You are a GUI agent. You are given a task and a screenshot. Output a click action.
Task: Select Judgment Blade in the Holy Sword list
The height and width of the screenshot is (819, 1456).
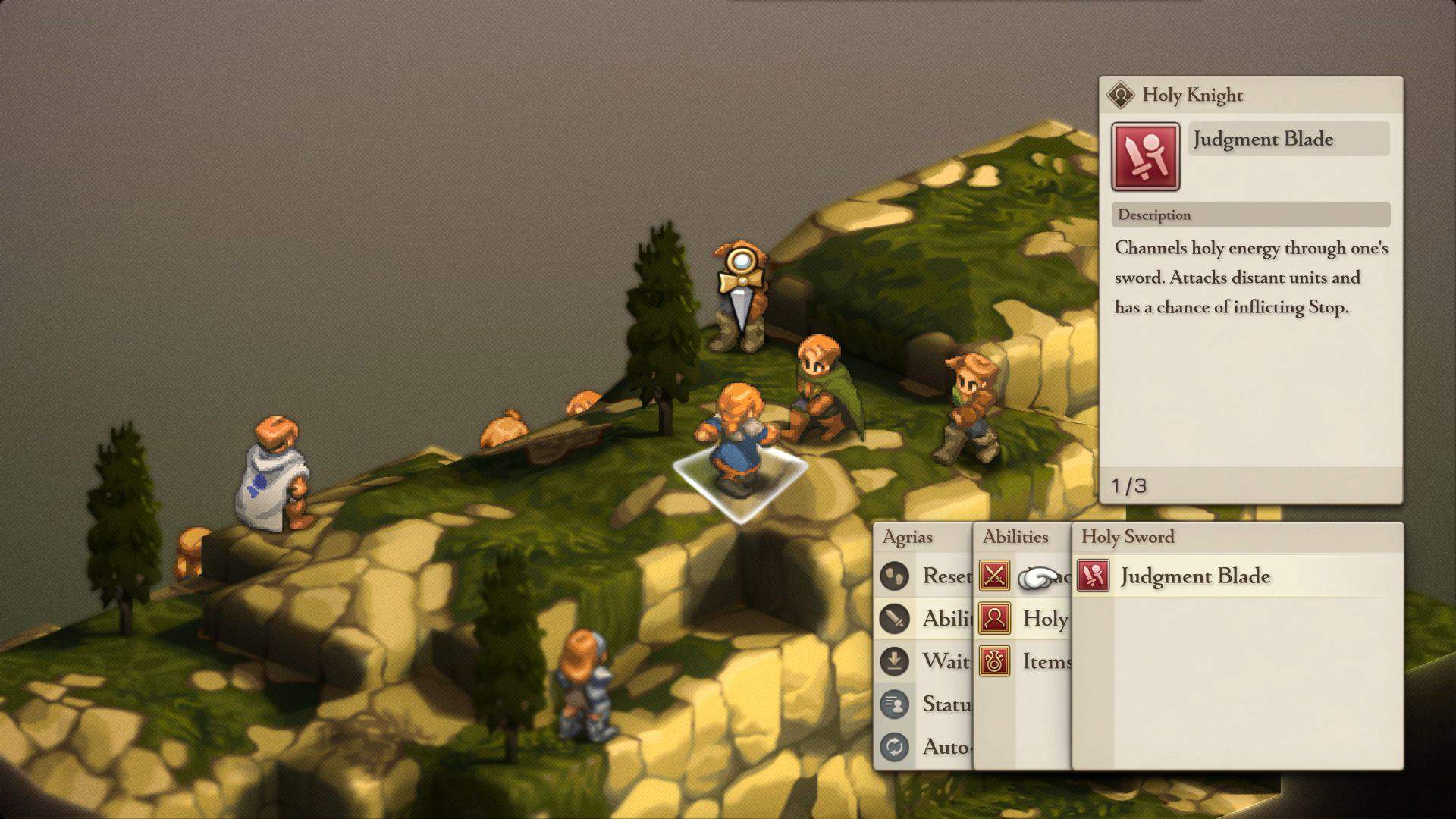coord(1194,576)
